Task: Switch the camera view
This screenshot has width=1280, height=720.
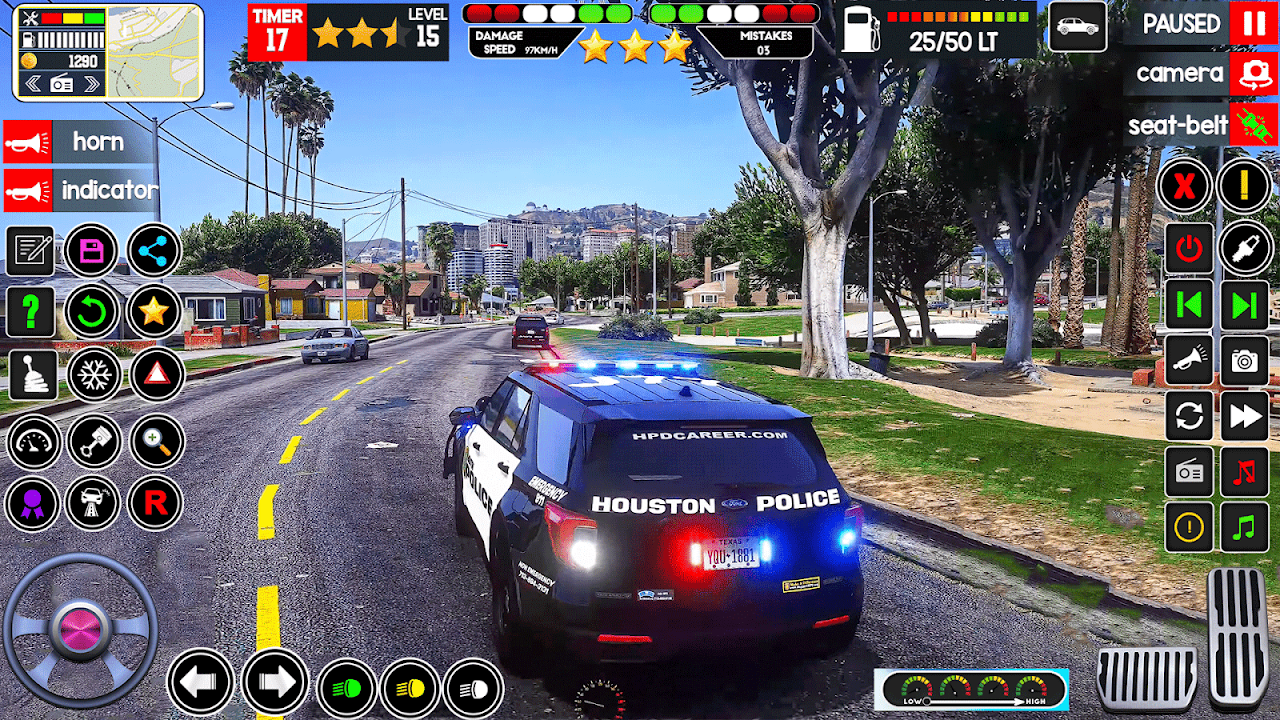Action: point(1252,73)
